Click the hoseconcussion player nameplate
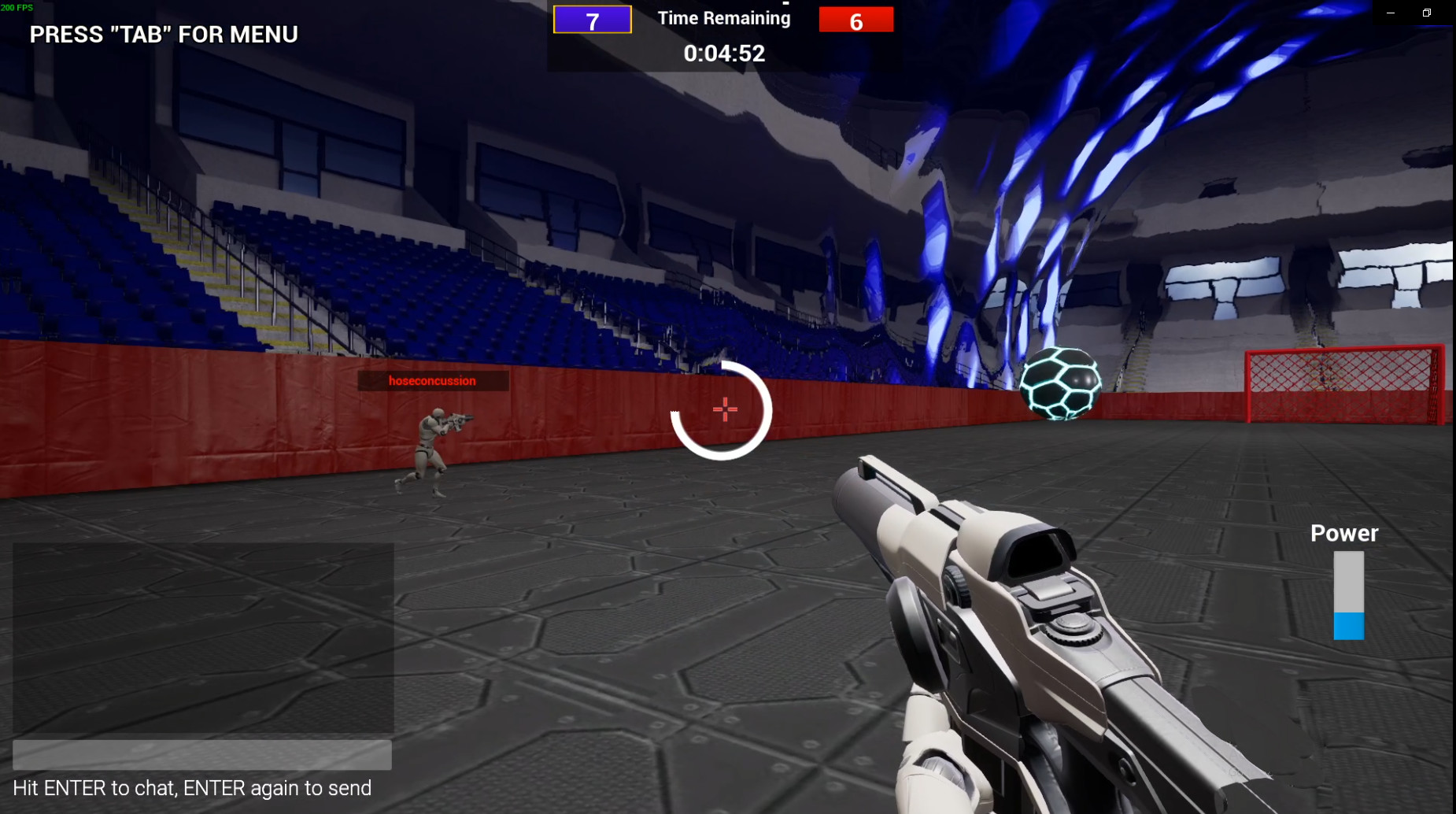This screenshot has height=814, width=1456. tap(432, 381)
